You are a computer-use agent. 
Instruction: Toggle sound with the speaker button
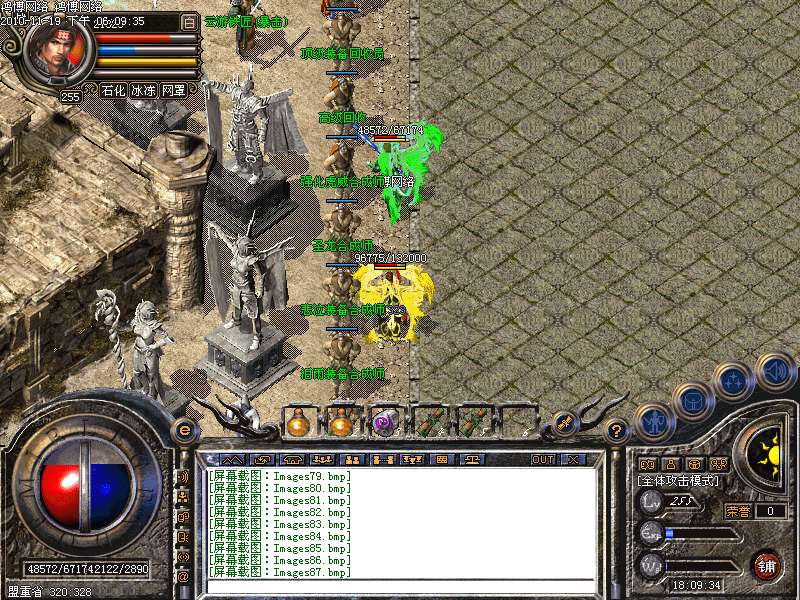coord(774,370)
